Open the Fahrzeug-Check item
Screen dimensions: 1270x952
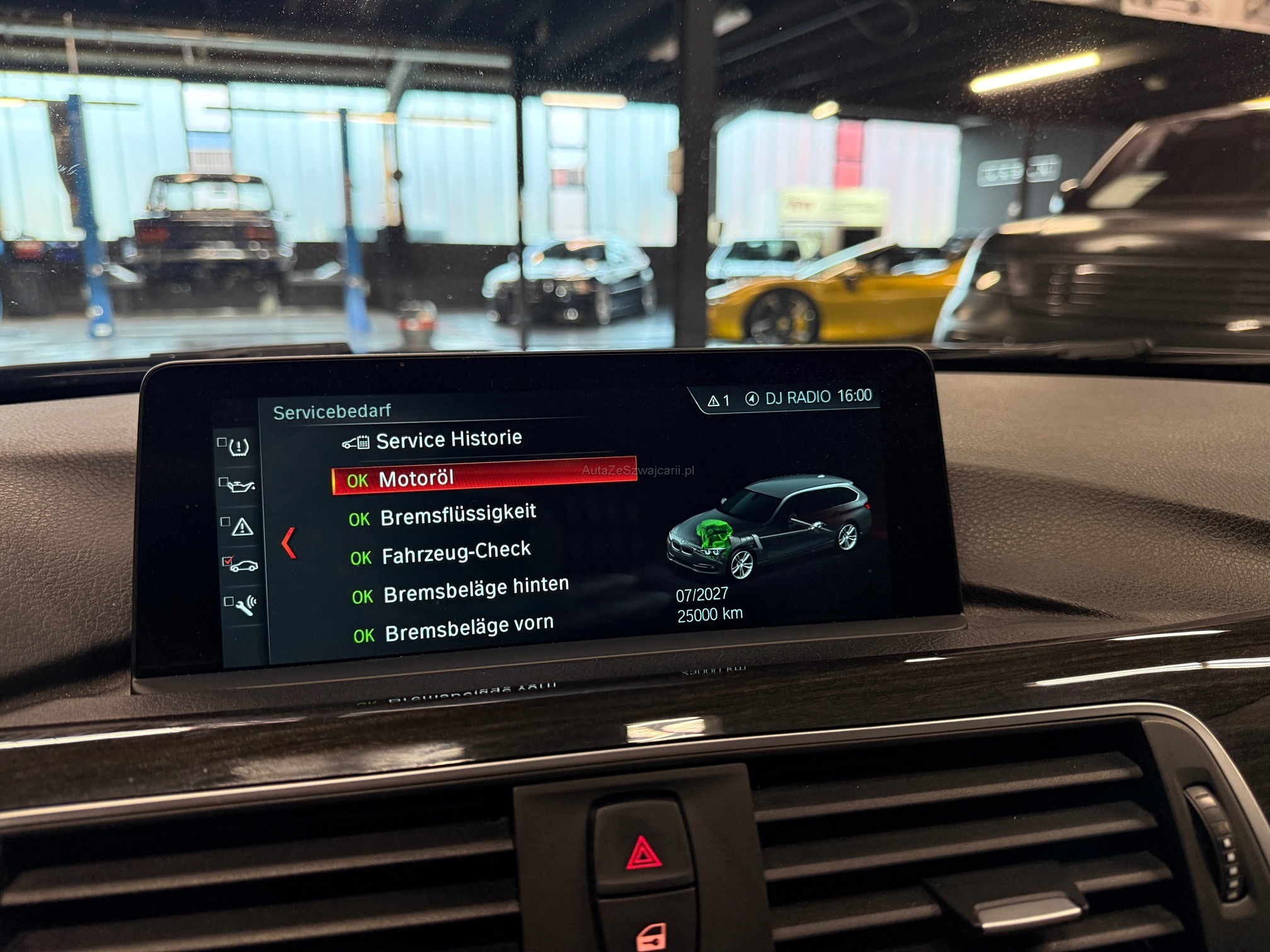click(x=456, y=553)
